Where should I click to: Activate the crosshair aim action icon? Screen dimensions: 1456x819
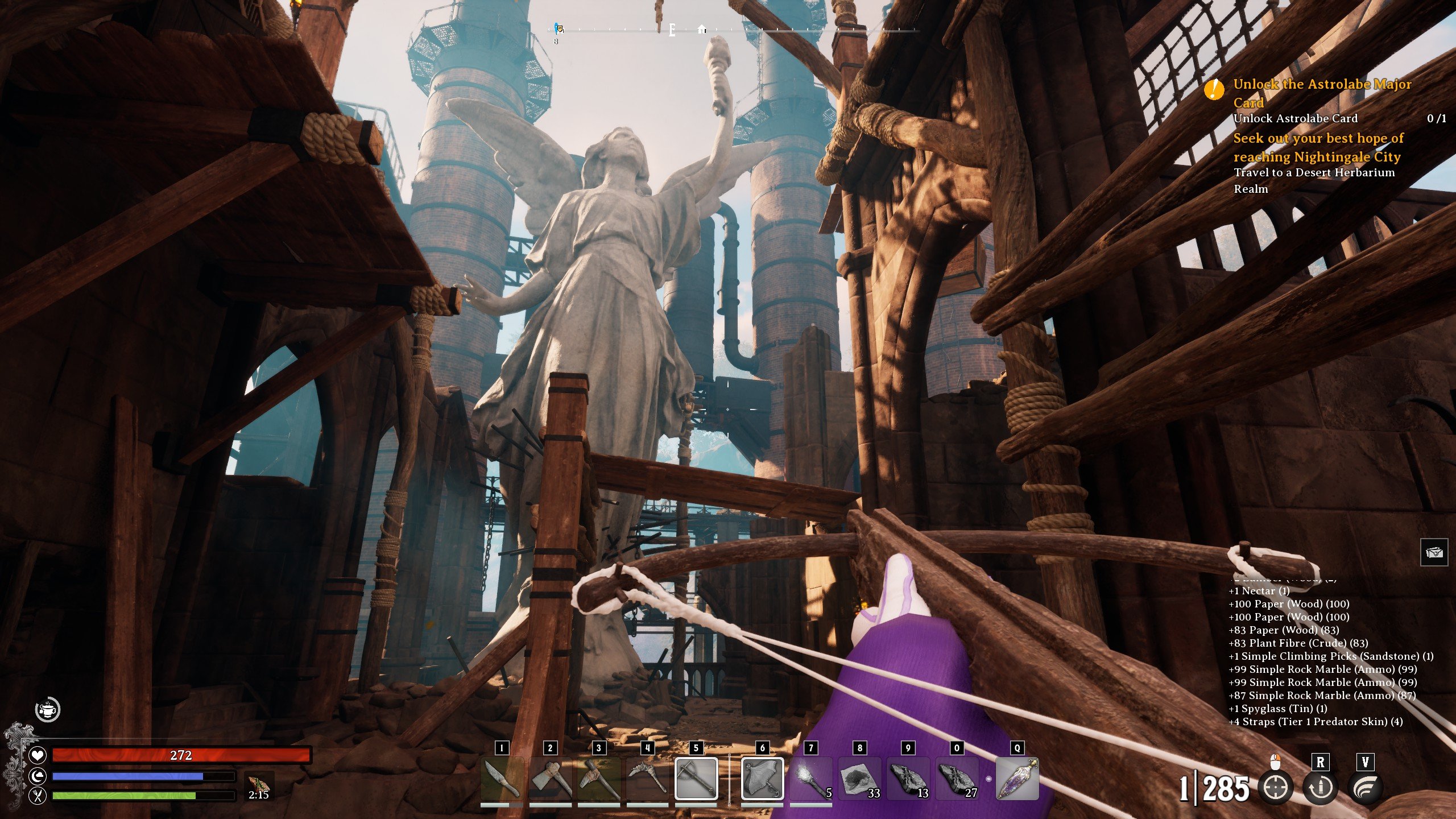[1275, 788]
